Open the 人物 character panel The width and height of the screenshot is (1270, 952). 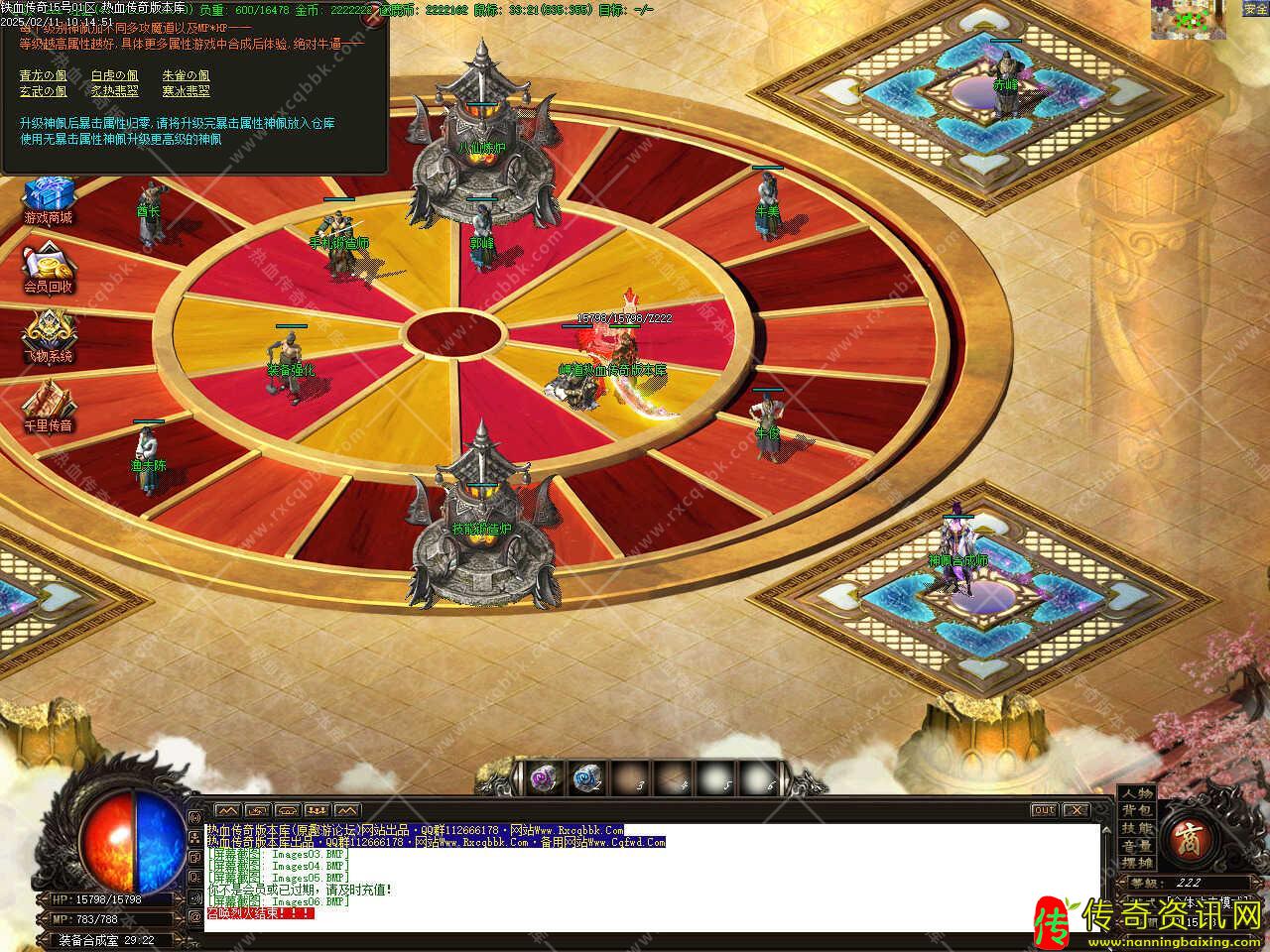[1137, 793]
